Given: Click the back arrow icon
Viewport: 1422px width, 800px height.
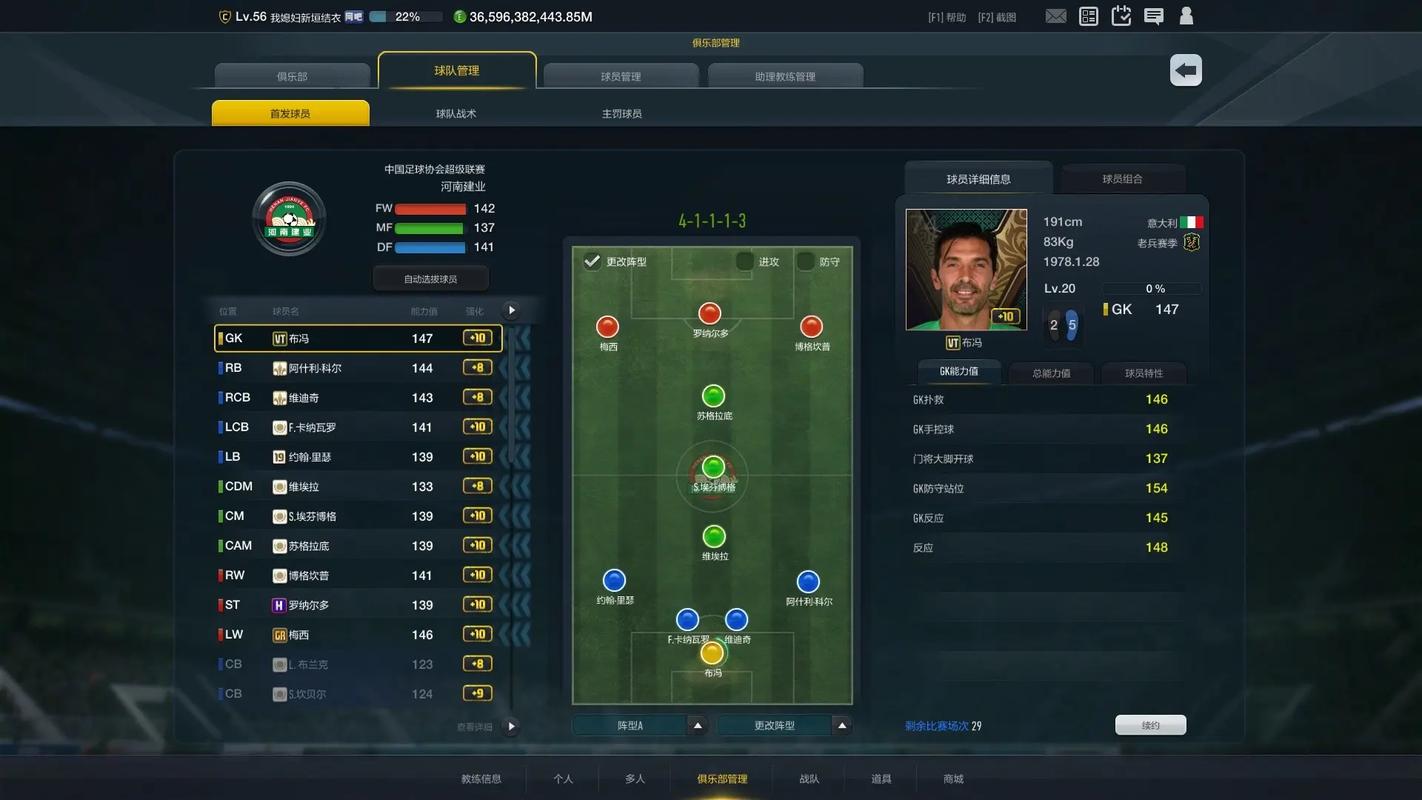Looking at the screenshot, I should coord(1185,70).
